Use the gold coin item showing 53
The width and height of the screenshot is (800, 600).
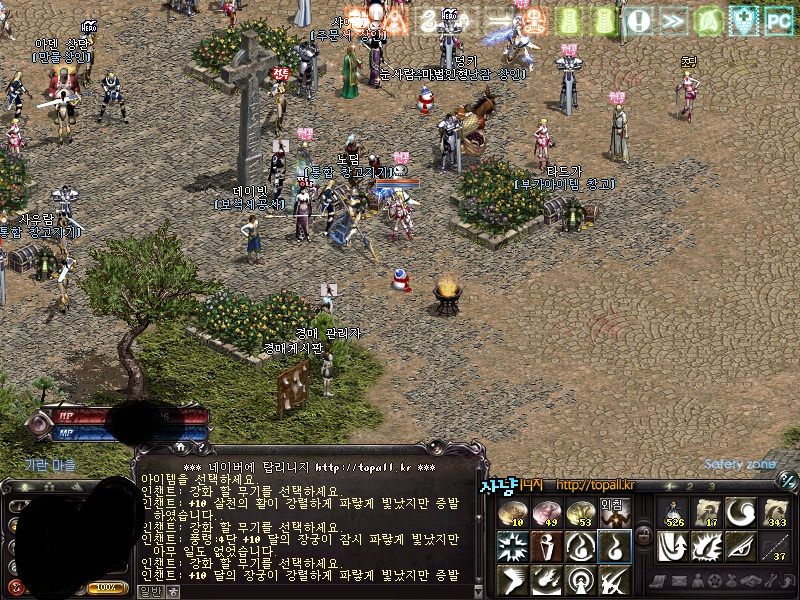[580, 512]
